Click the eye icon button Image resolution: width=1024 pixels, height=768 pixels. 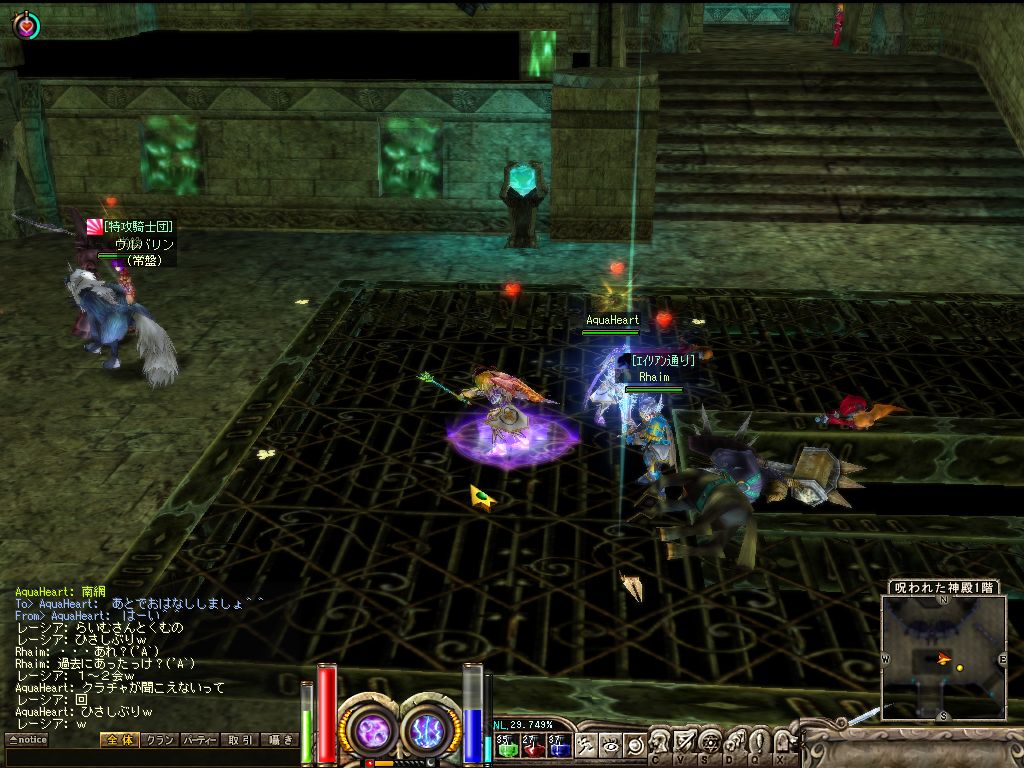610,744
